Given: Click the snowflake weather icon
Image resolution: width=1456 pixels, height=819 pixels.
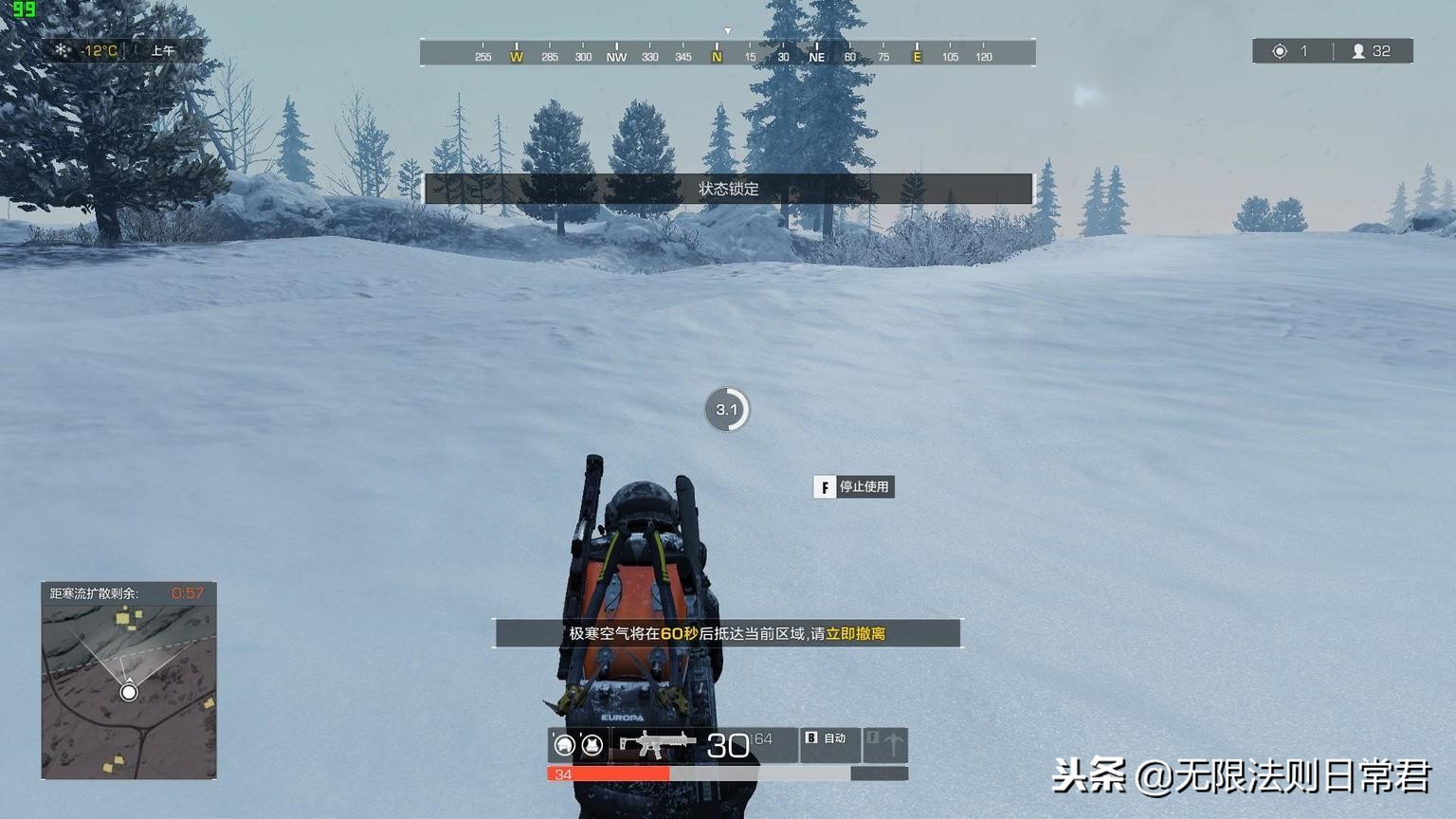Looking at the screenshot, I should (61, 50).
